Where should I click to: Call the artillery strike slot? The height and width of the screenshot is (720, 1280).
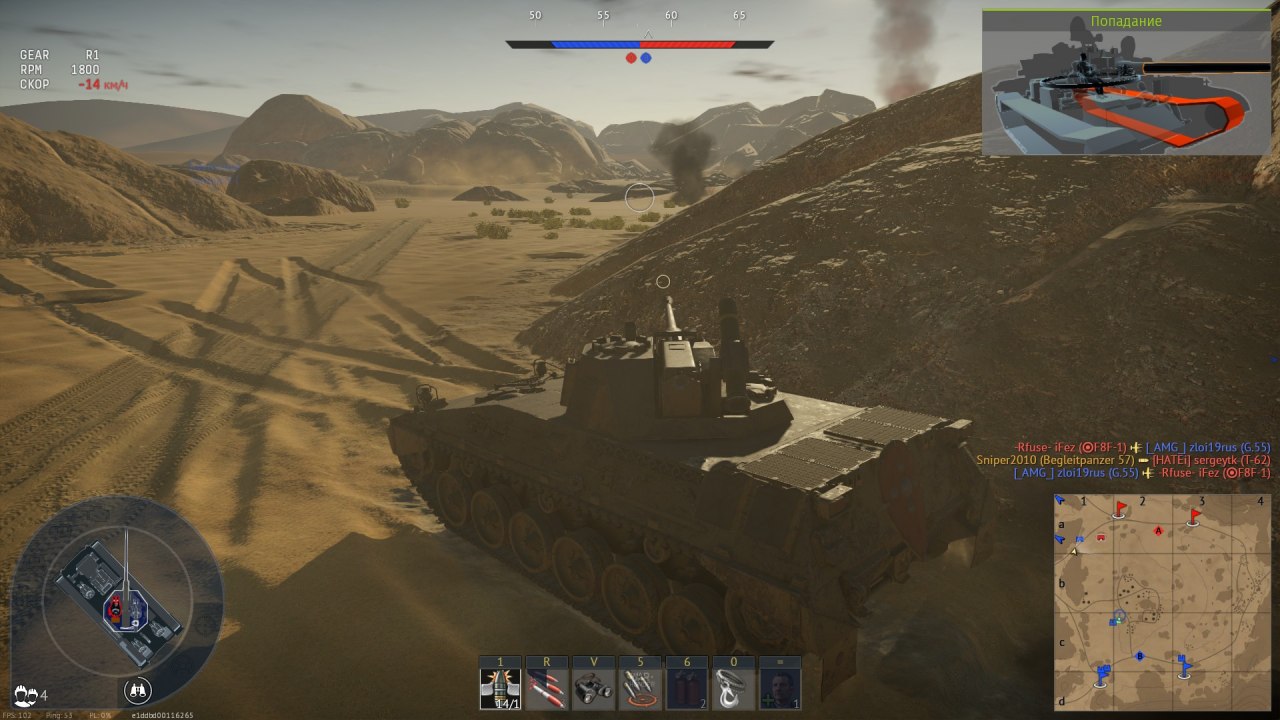click(x=640, y=689)
